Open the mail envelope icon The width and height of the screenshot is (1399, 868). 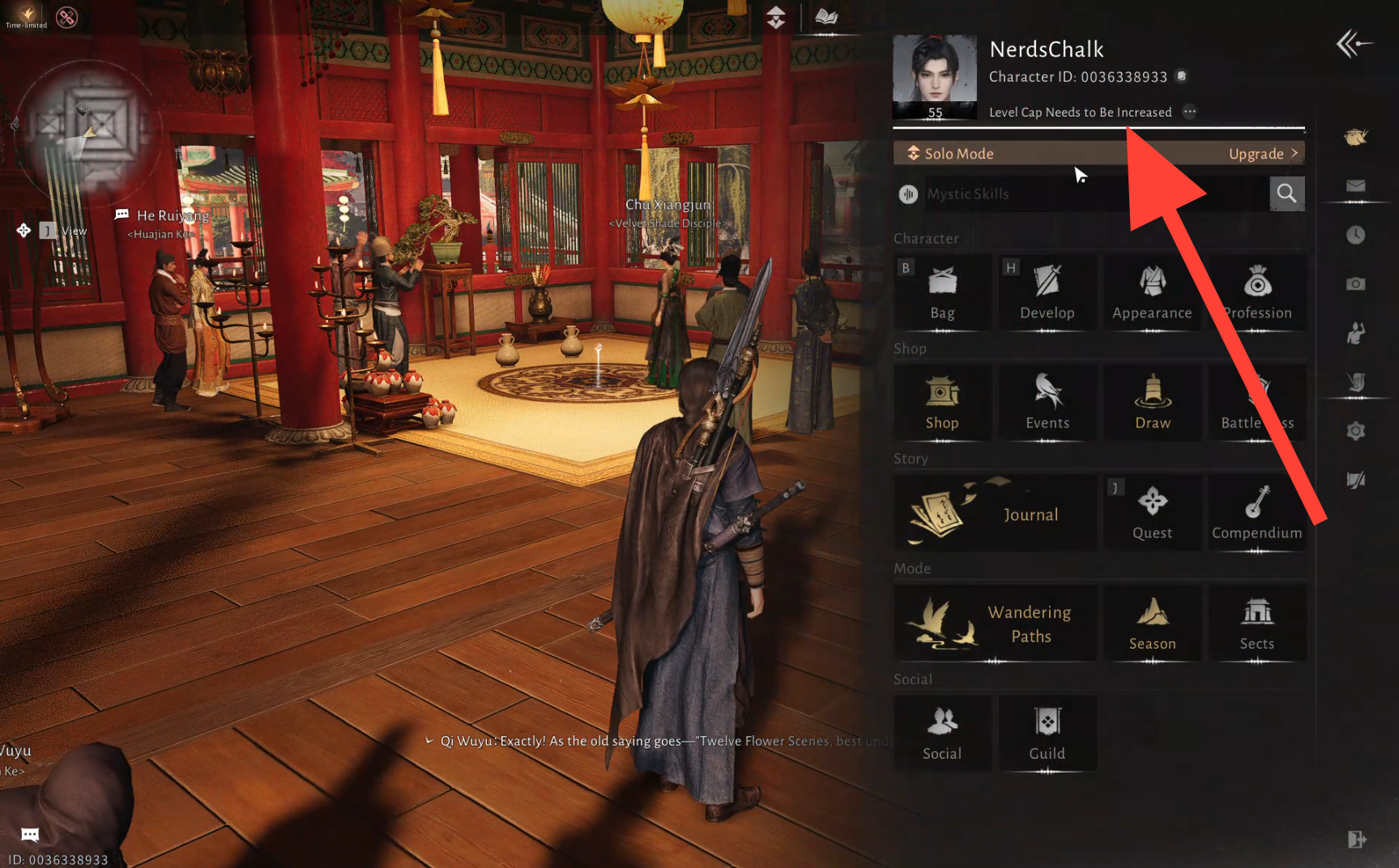point(1356,186)
